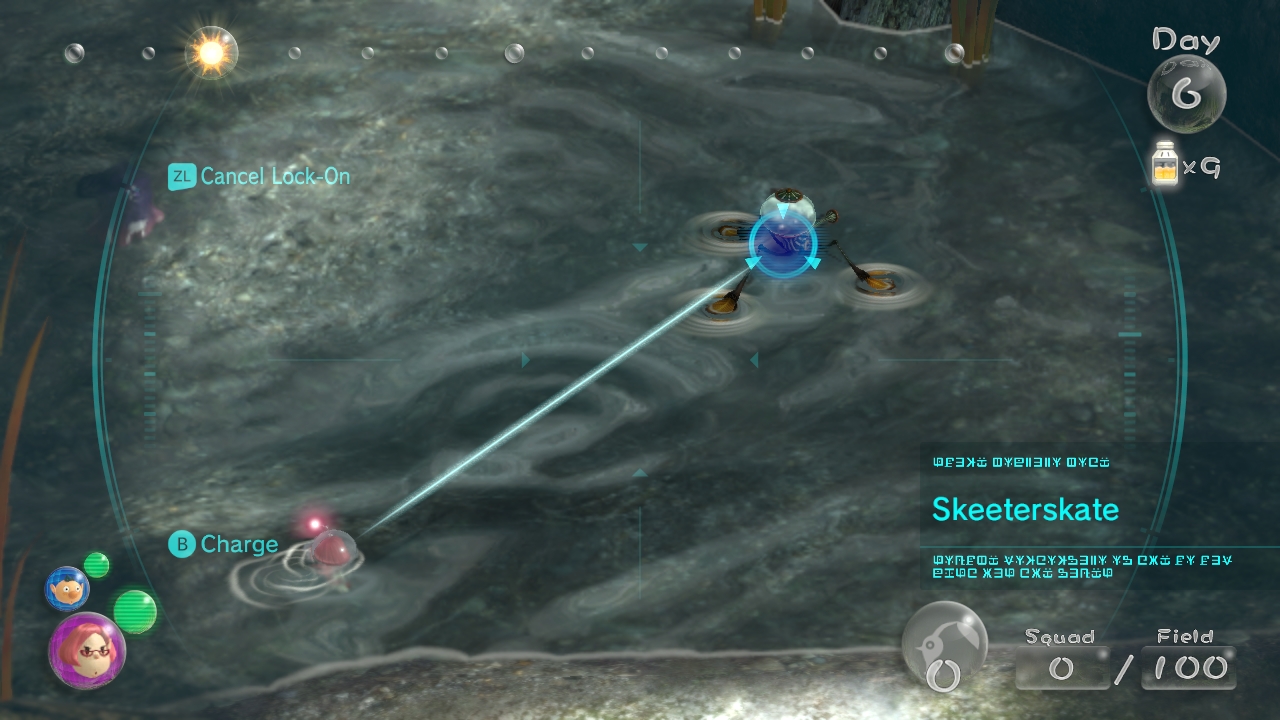Click the juice bottle icon

click(1164, 165)
